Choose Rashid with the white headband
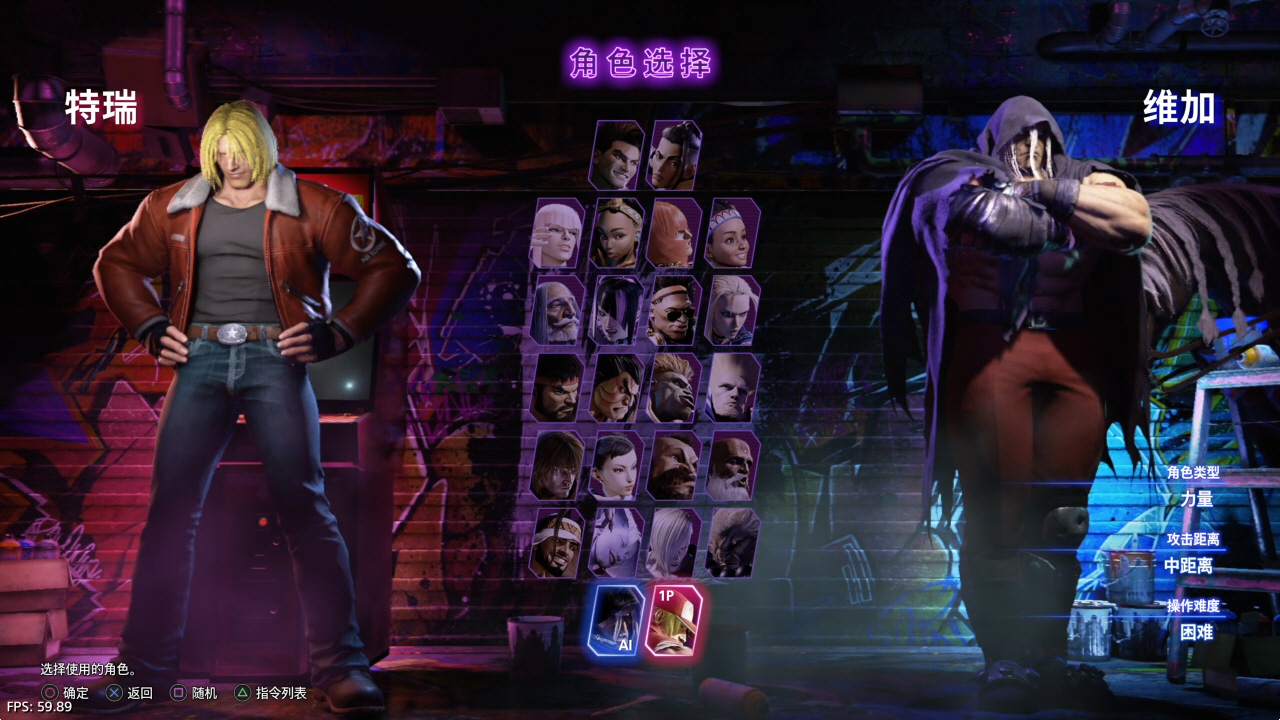Image resolution: width=1280 pixels, height=720 pixels. (x=557, y=543)
